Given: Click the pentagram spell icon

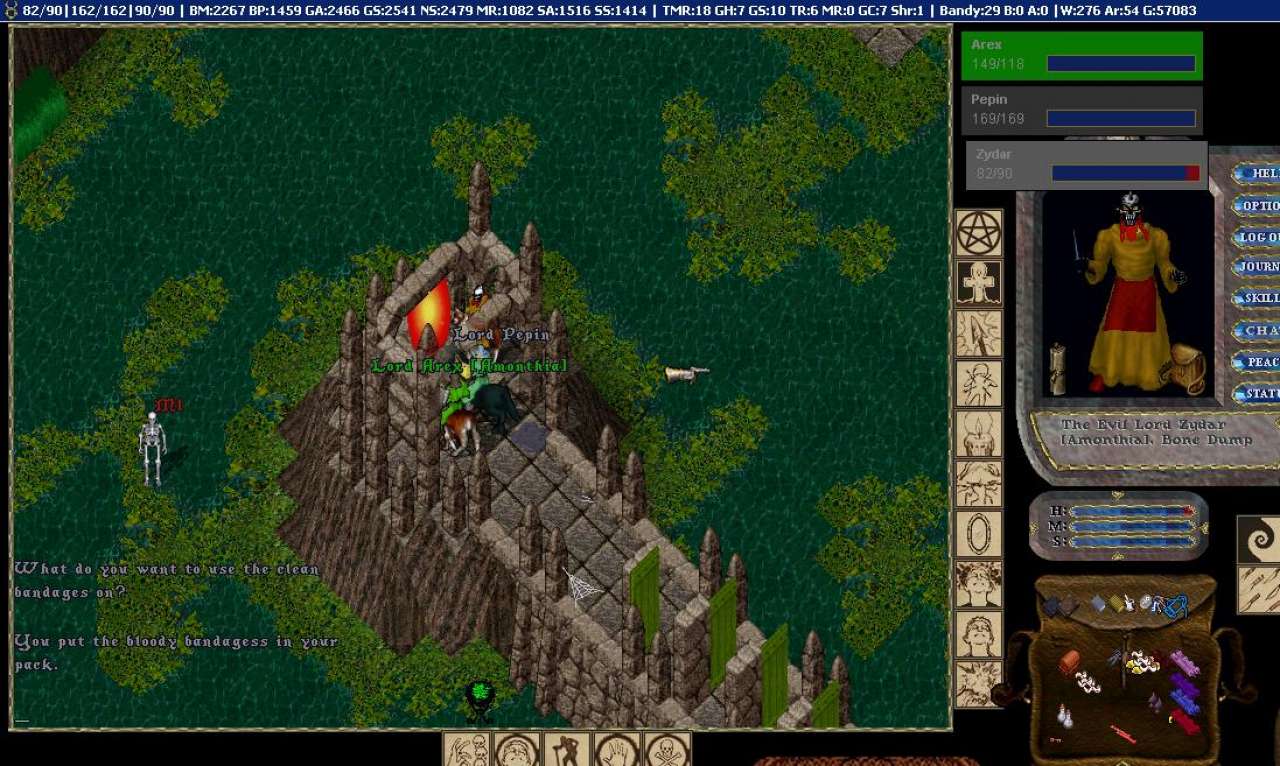Looking at the screenshot, I should pos(979,234).
